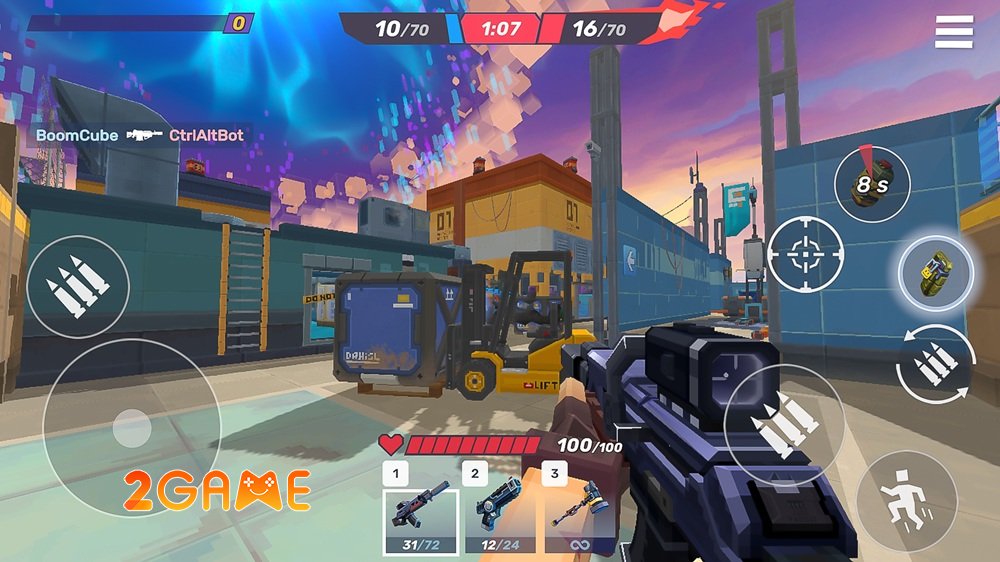Open the hamburger pause menu

tap(953, 32)
